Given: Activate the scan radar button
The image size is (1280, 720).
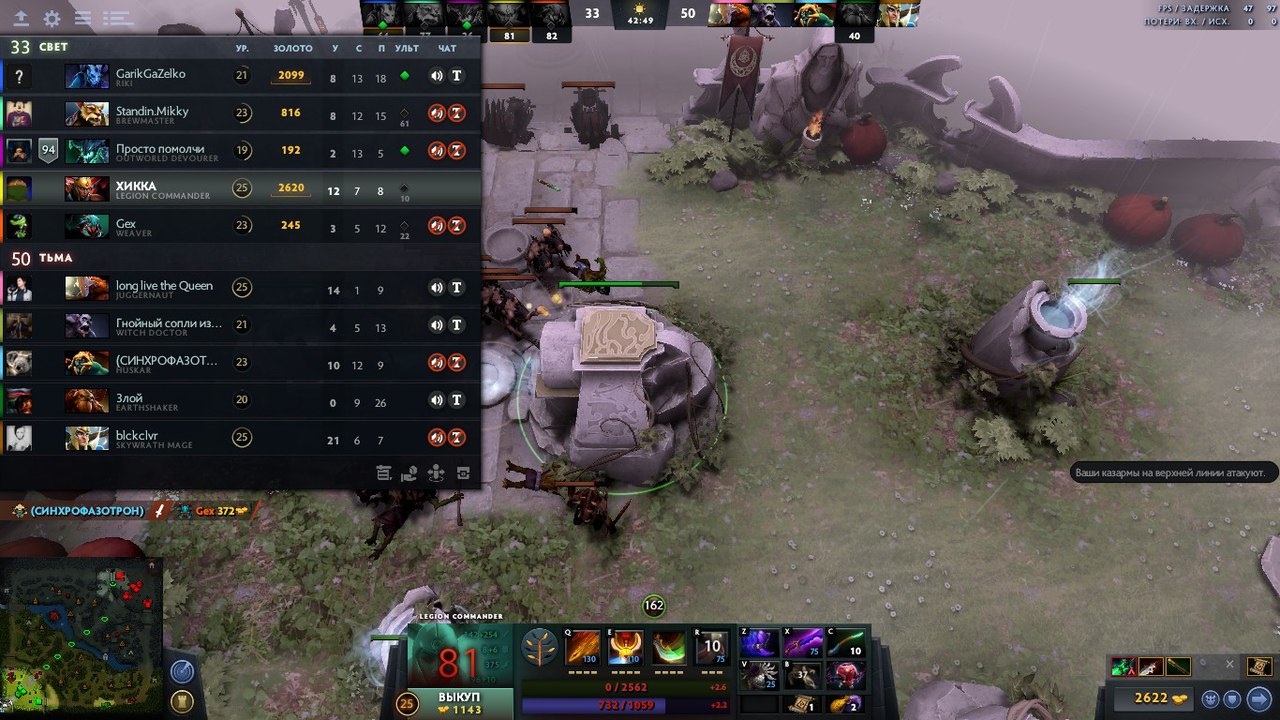Looking at the screenshot, I should tap(182, 671).
